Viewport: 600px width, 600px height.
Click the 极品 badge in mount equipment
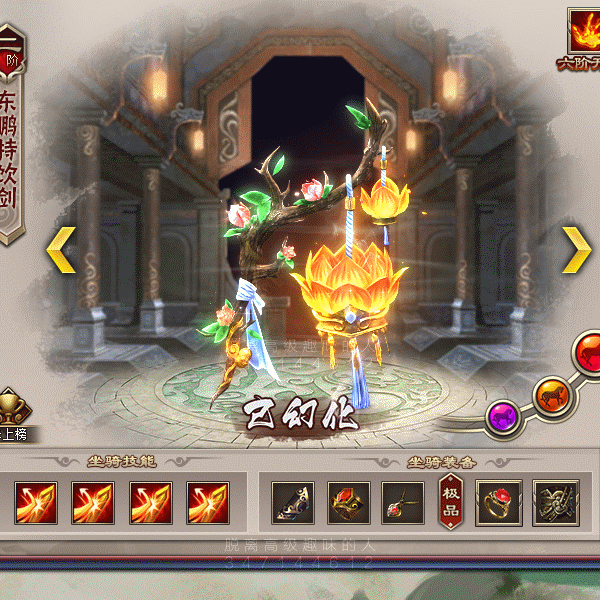coord(449,502)
